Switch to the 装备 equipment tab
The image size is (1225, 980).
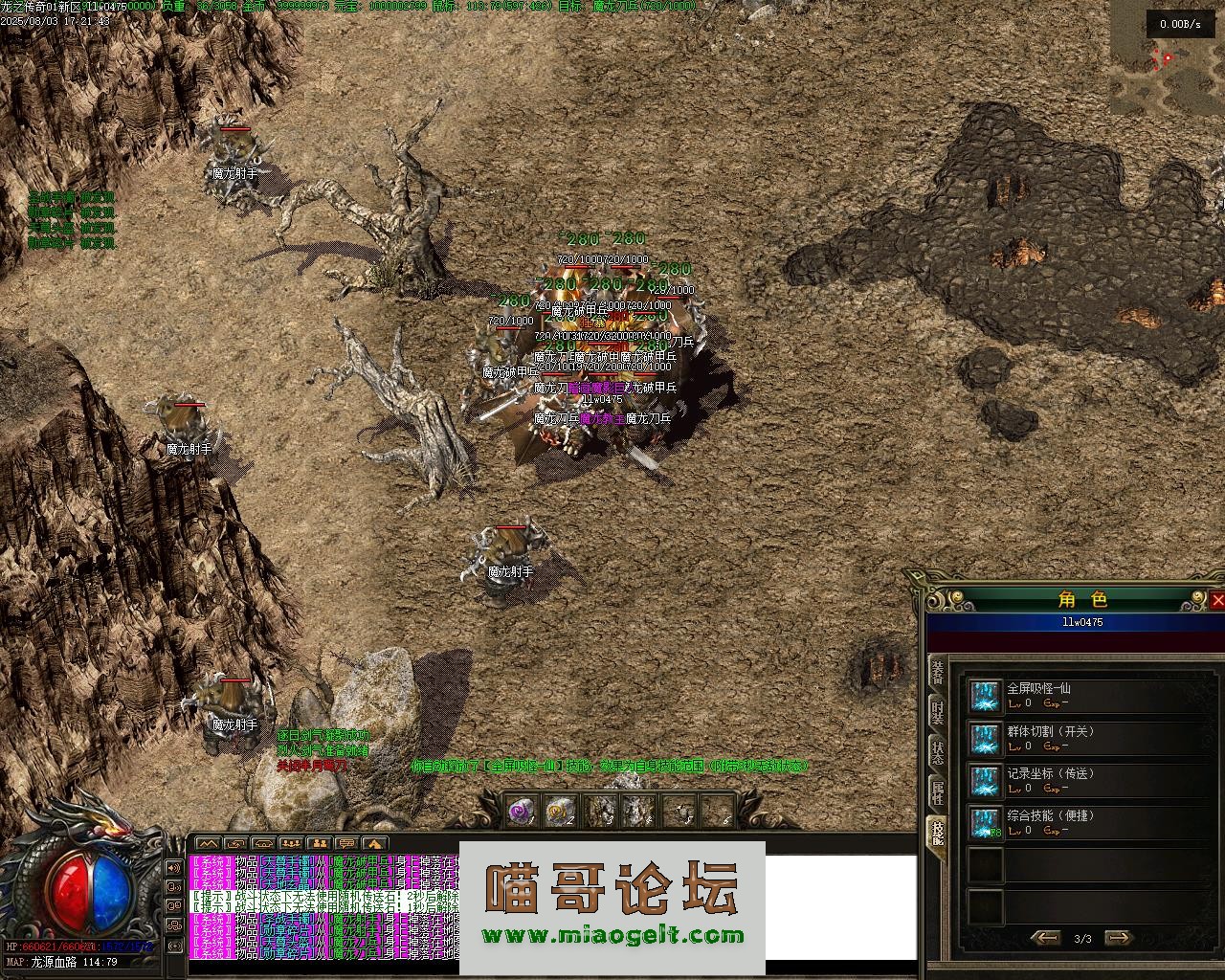(938, 671)
